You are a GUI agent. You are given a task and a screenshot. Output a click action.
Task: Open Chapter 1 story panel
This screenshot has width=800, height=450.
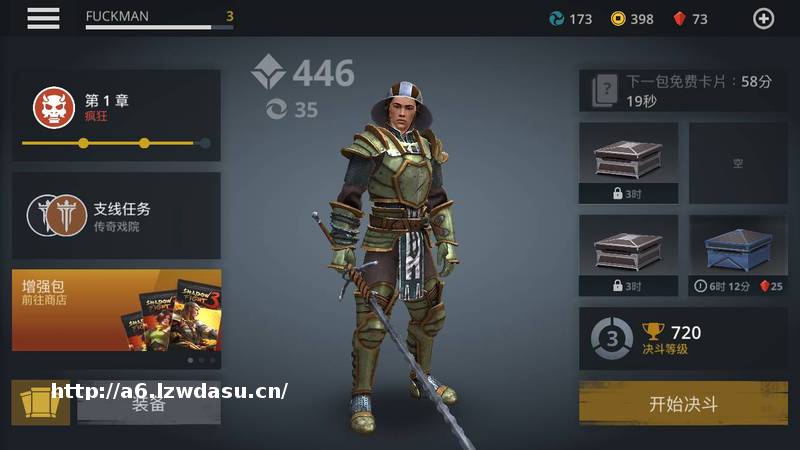pos(116,115)
